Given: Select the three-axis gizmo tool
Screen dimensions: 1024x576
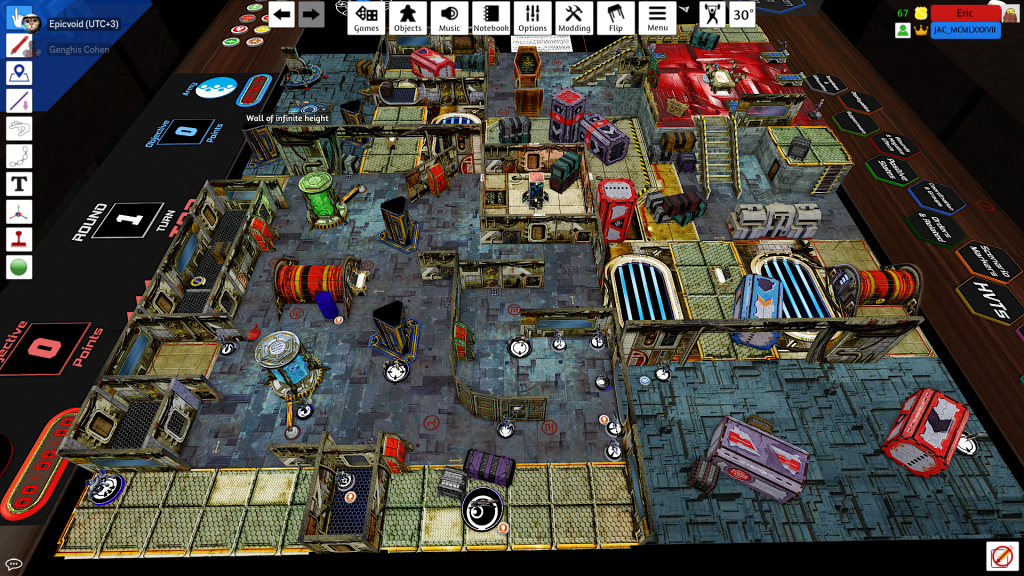Looking at the screenshot, I should [x=19, y=212].
